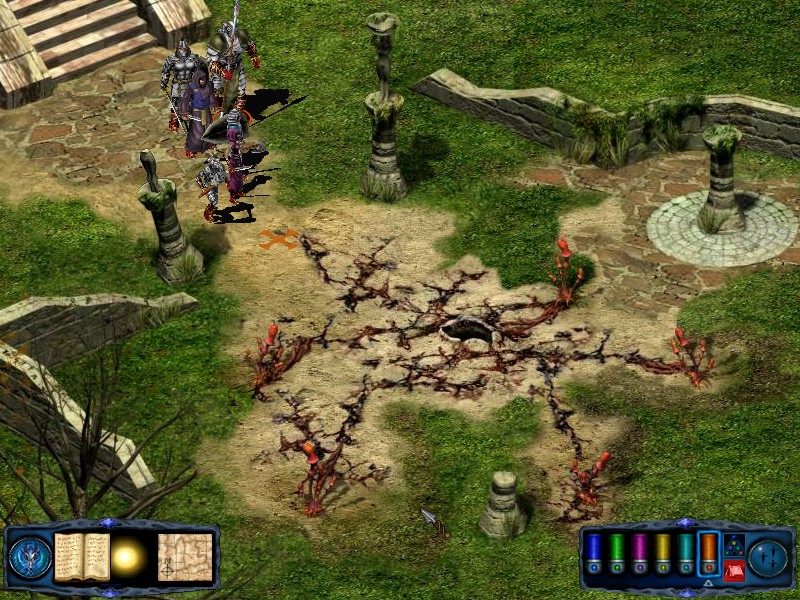Screen dimensions: 800x600
Task: Select the green party member vial
Action: (x=616, y=553)
